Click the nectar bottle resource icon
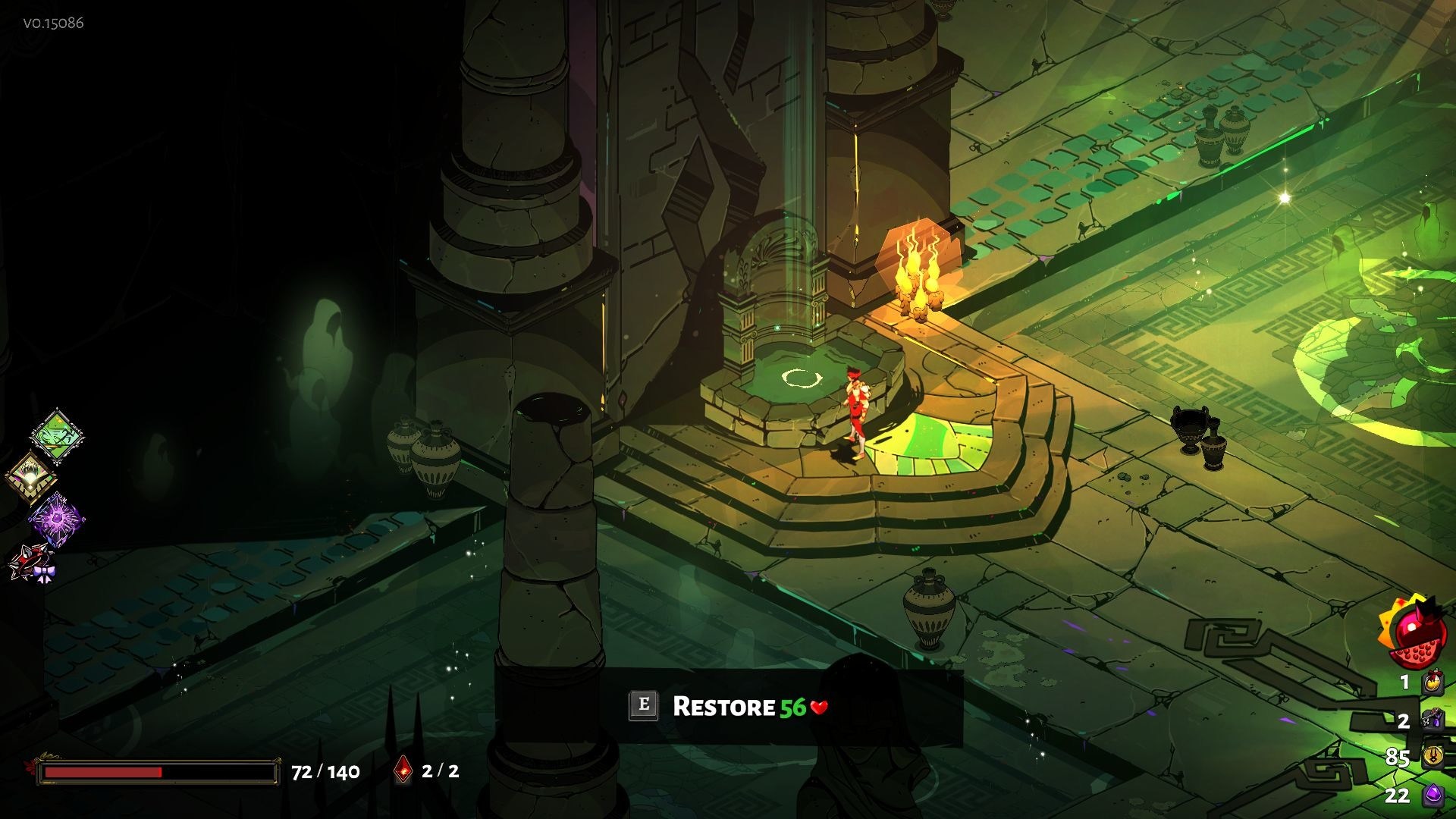 tap(1432, 681)
